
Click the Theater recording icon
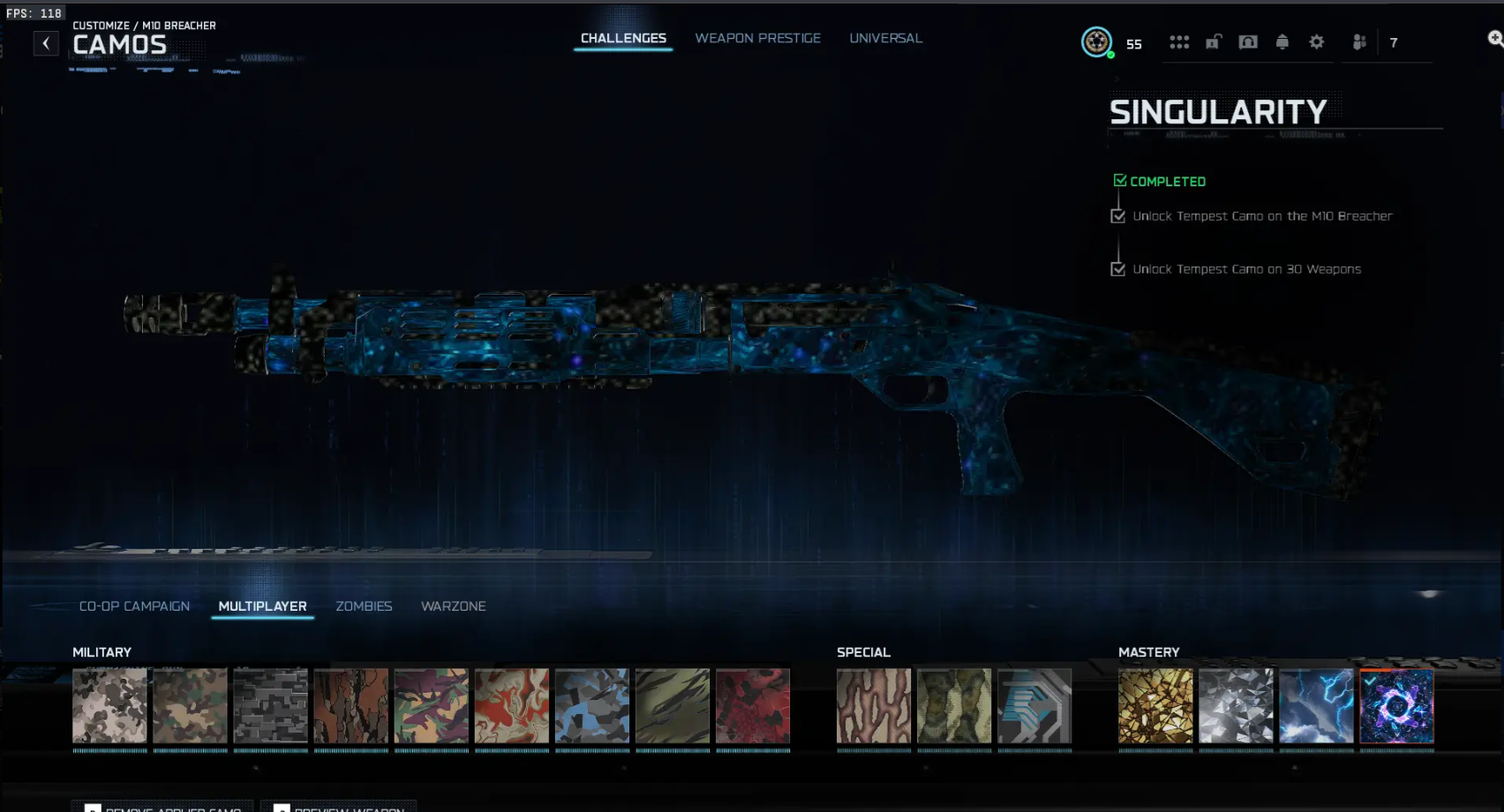(x=1248, y=41)
